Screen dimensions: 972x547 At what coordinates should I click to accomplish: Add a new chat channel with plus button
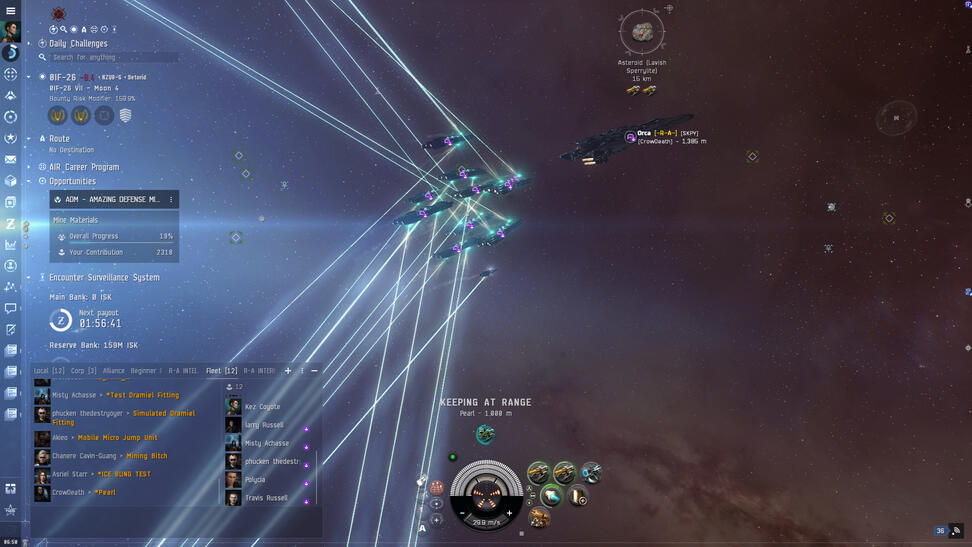click(288, 371)
